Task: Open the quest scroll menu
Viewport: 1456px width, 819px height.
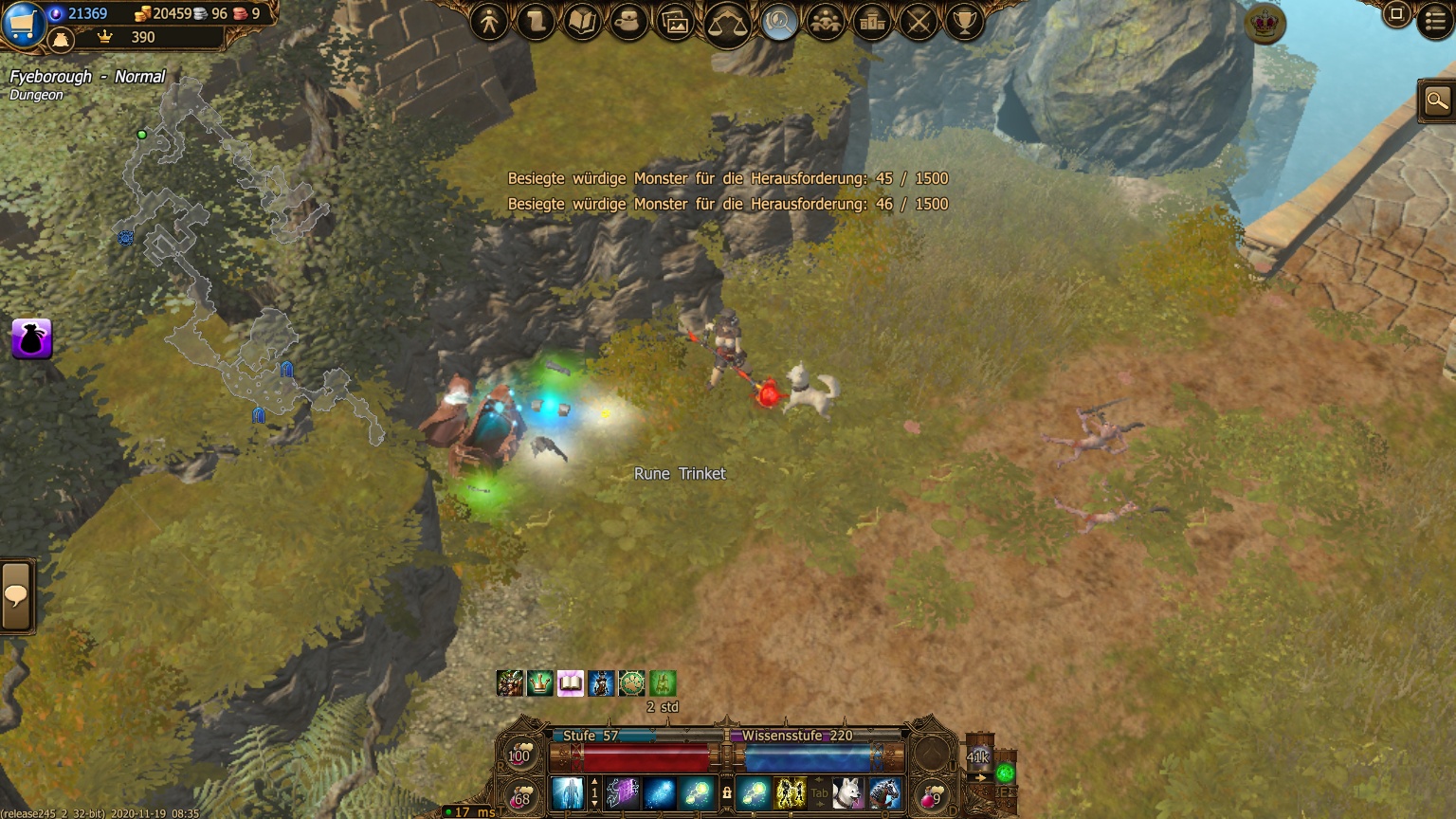Action: click(537, 21)
